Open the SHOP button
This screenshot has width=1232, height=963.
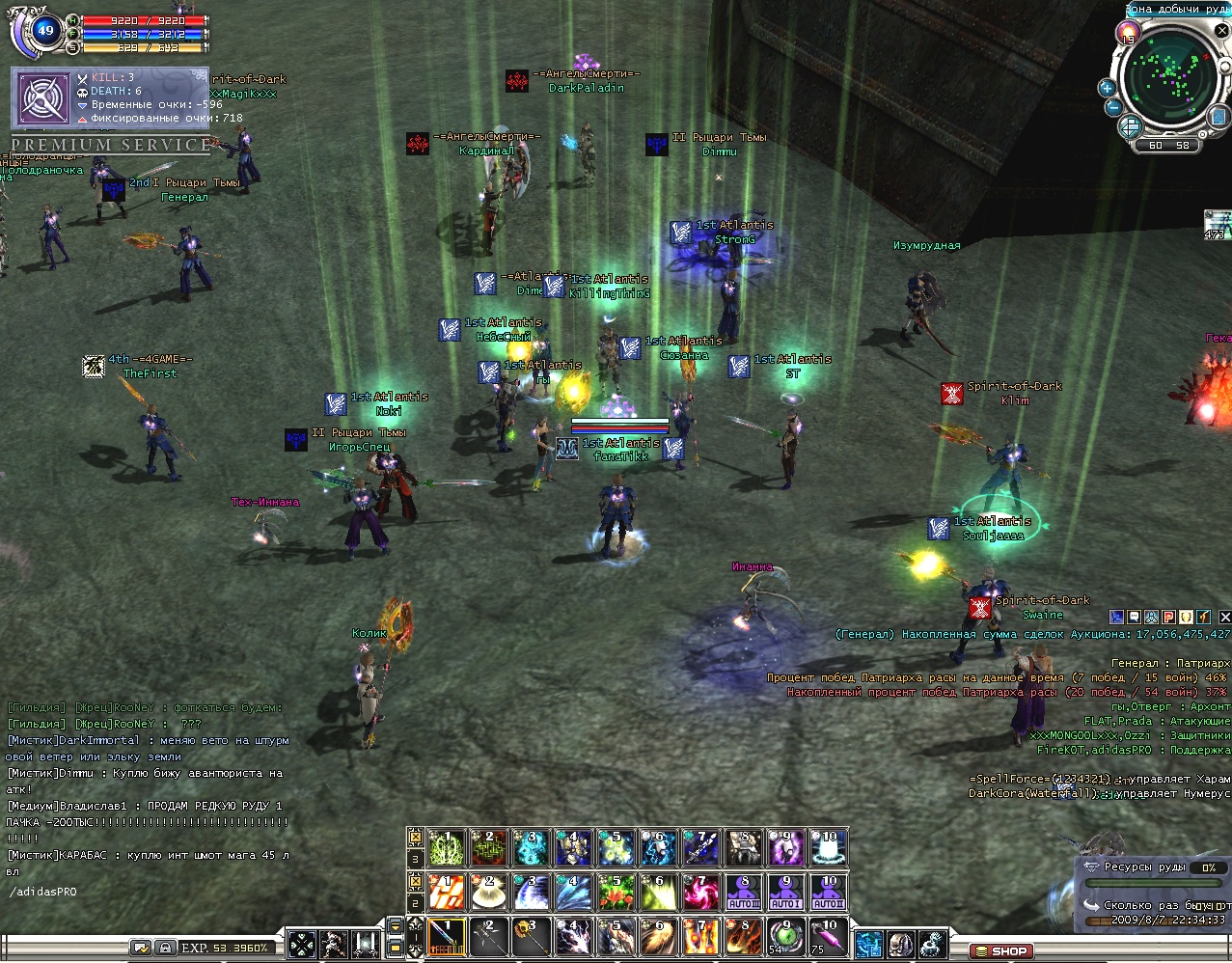coord(999,950)
